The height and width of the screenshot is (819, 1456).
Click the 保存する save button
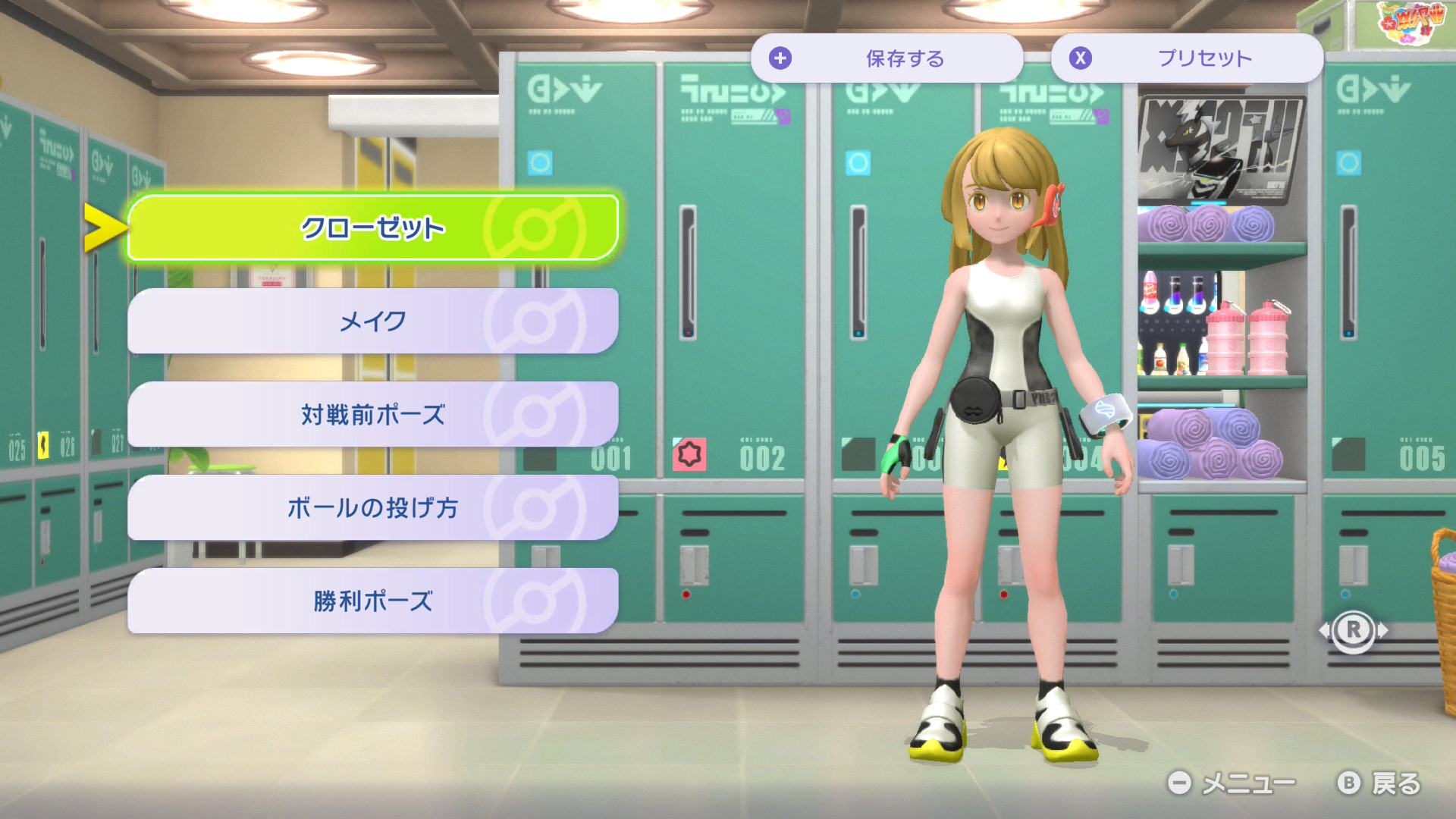(886, 58)
